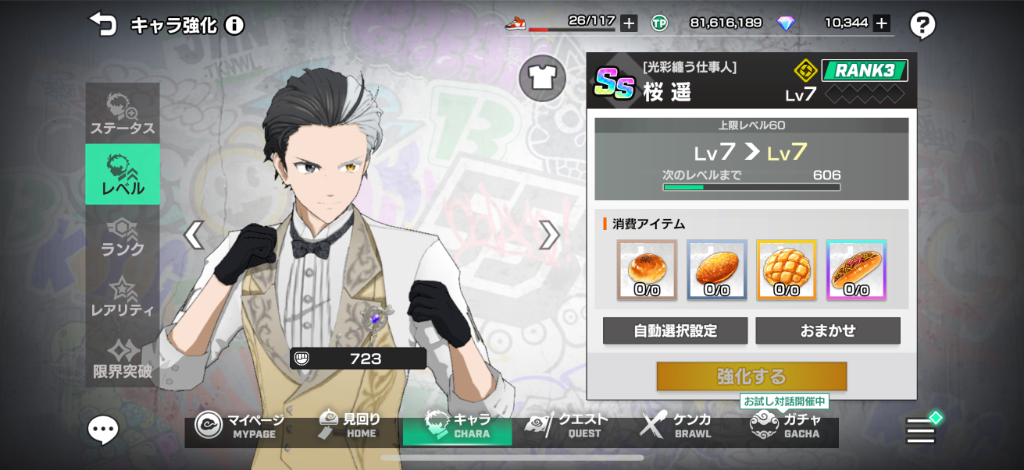1024x470 pixels.
Task: Switch to the レアリティ tab
Action: pos(122,297)
